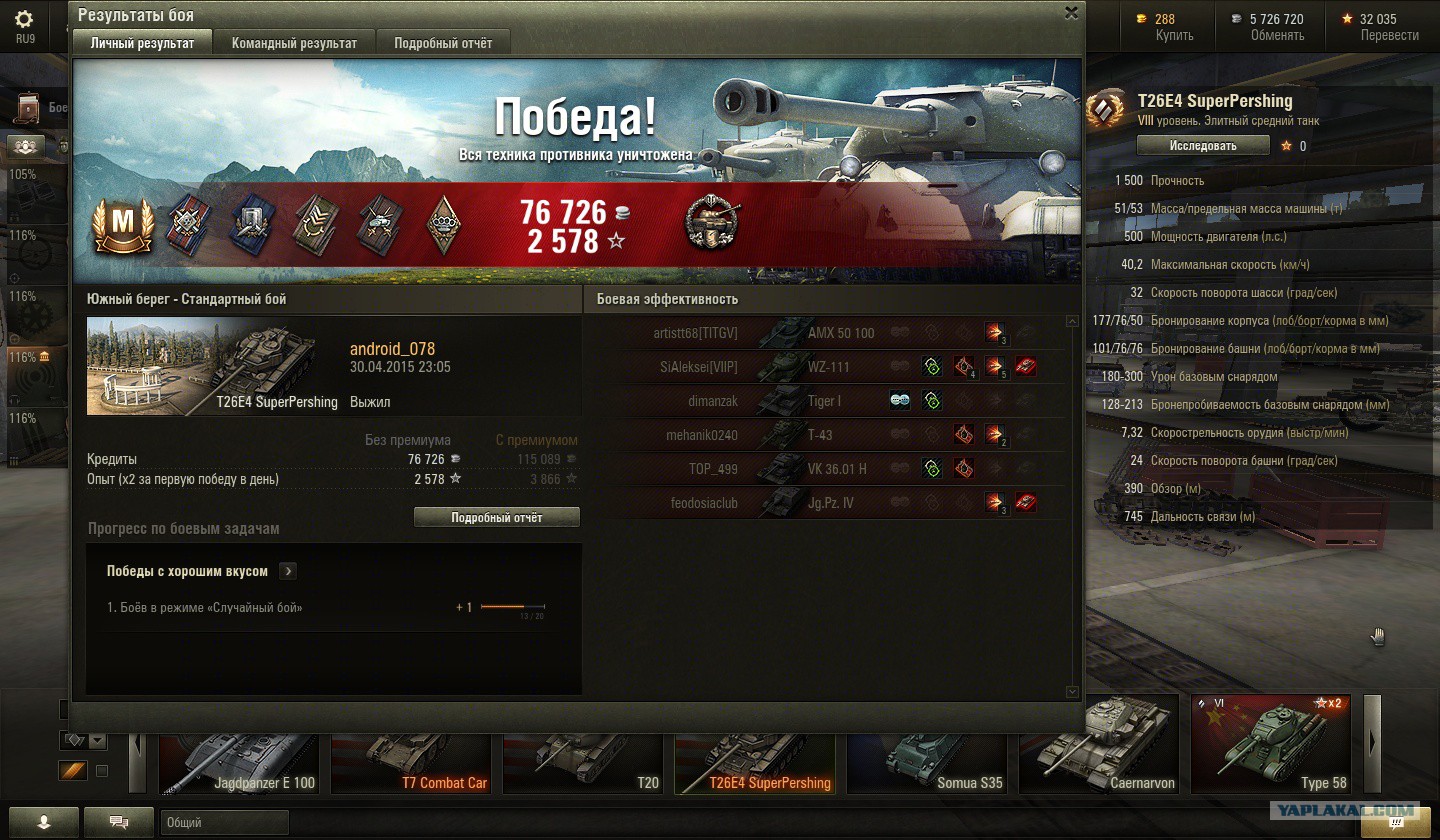Click the Подробный отчёт button under credits
Screen dimensions: 1440x840
pyautogui.click(x=496, y=517)
